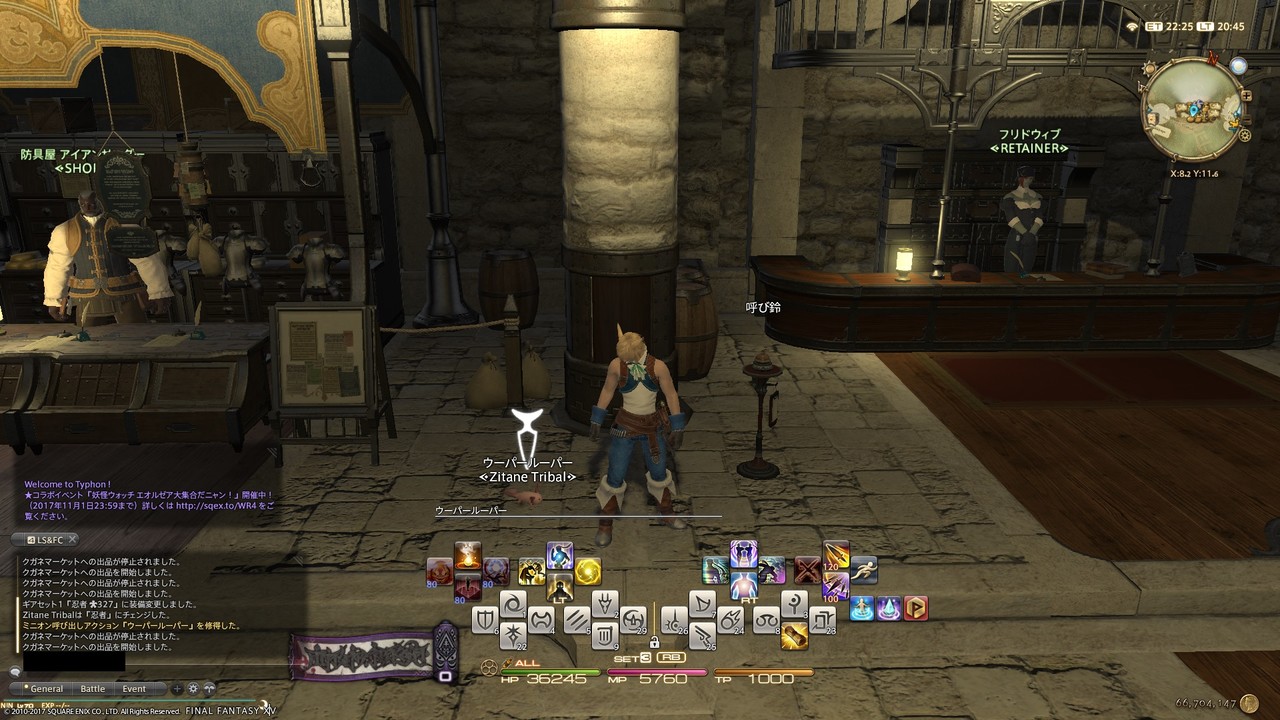
Task: Add a new chat tab with the plus button
Action: pyautogui.click(x=177, y=689)
